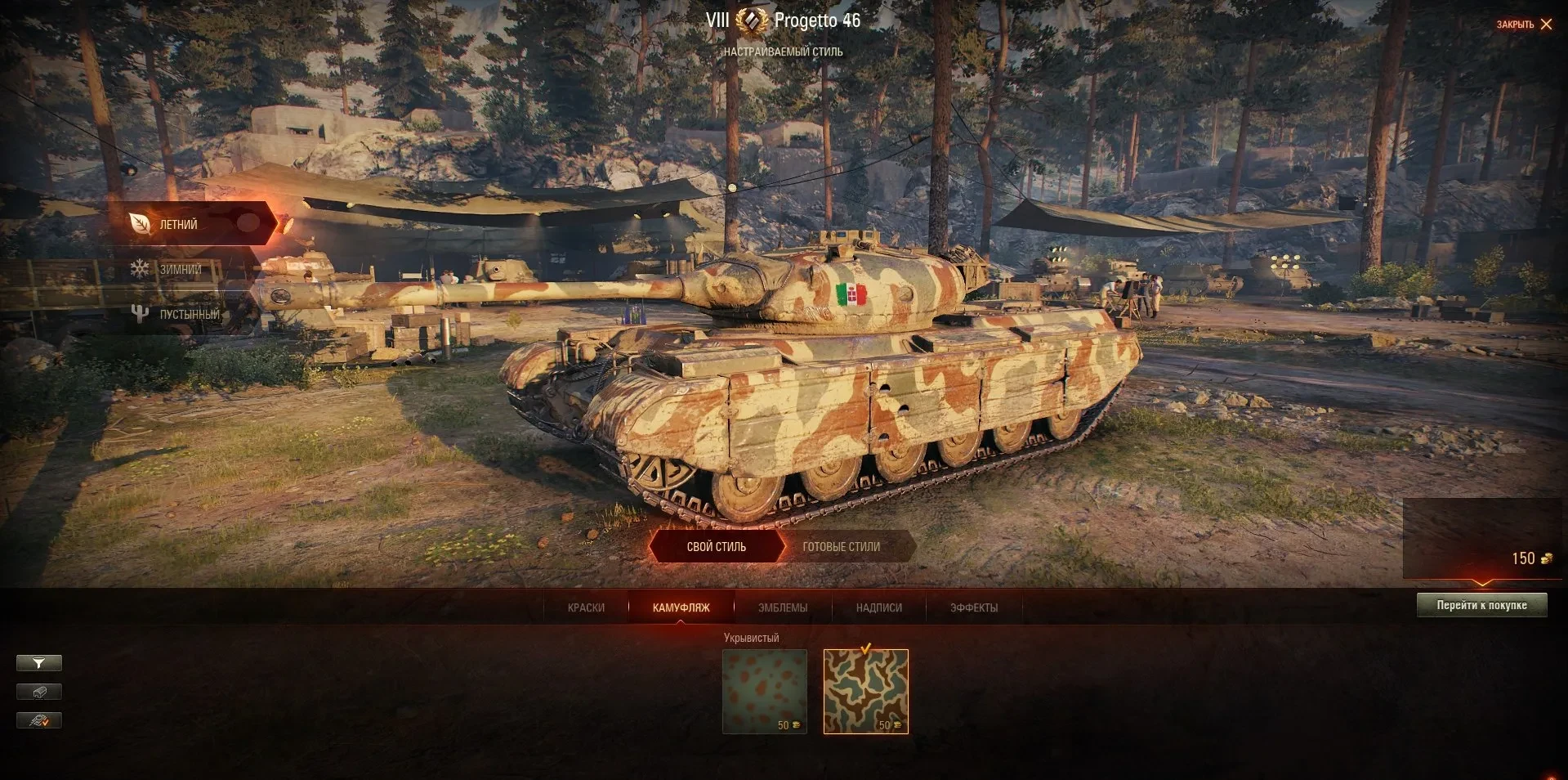Open Готовые стили preset styles
This screenshot has height=780, width=1568.
coord(841,547)
